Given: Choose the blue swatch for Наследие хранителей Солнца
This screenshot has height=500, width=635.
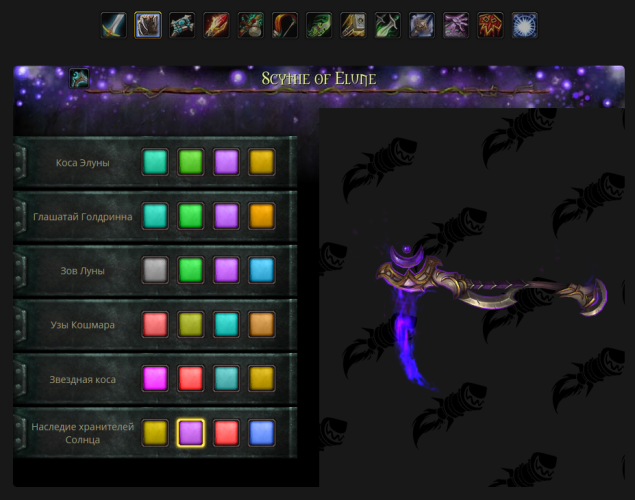Looking at the screenshot, I should pyautogui.click(x=262, y=432).
